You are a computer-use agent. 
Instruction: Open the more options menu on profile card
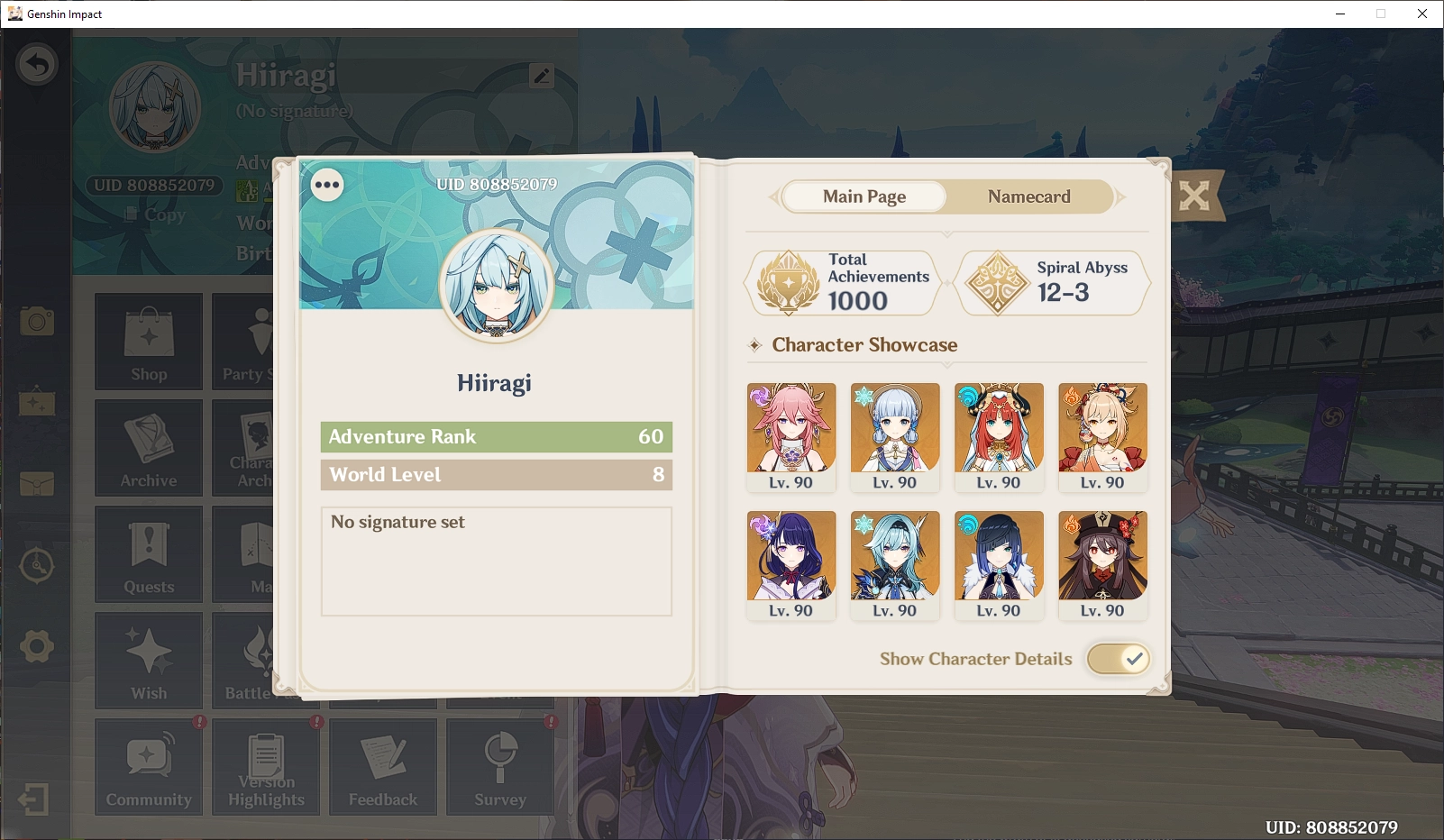click(x=326, y=185)
